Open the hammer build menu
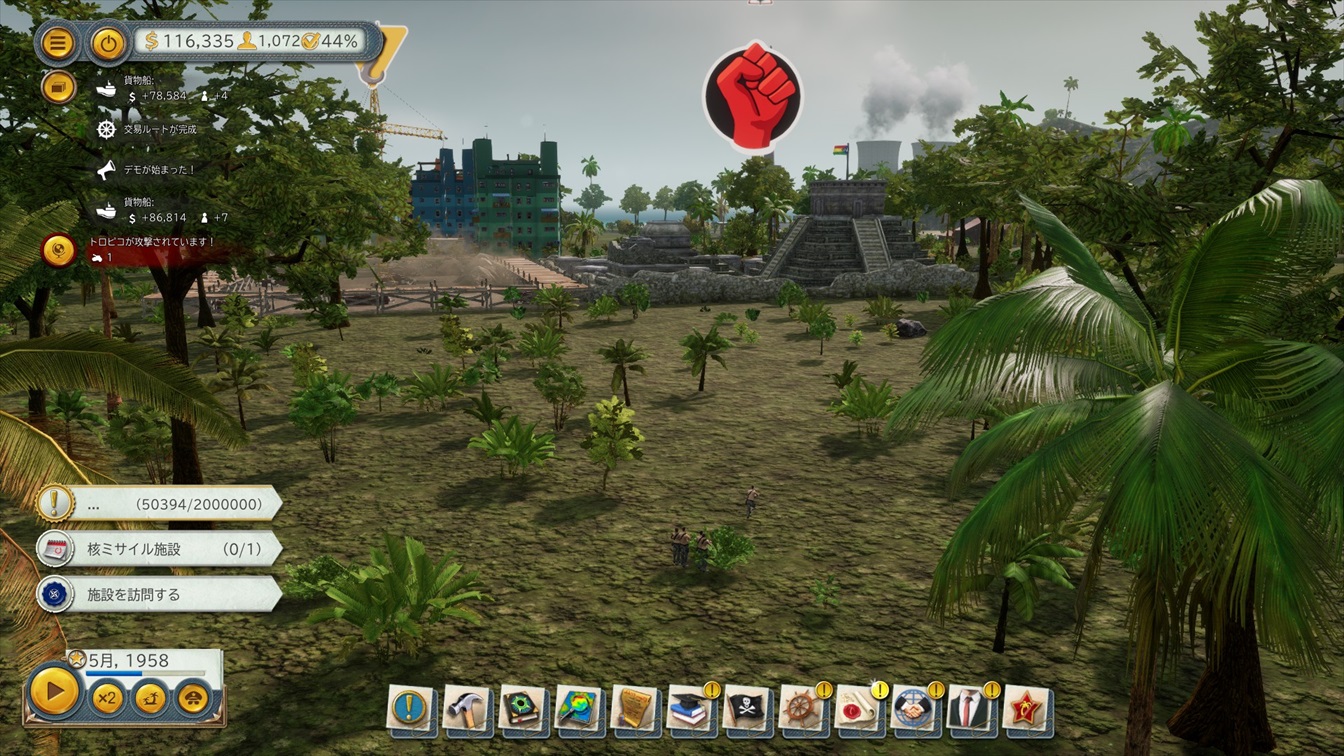Screen dimensions: 1344x756 point(465,708)
